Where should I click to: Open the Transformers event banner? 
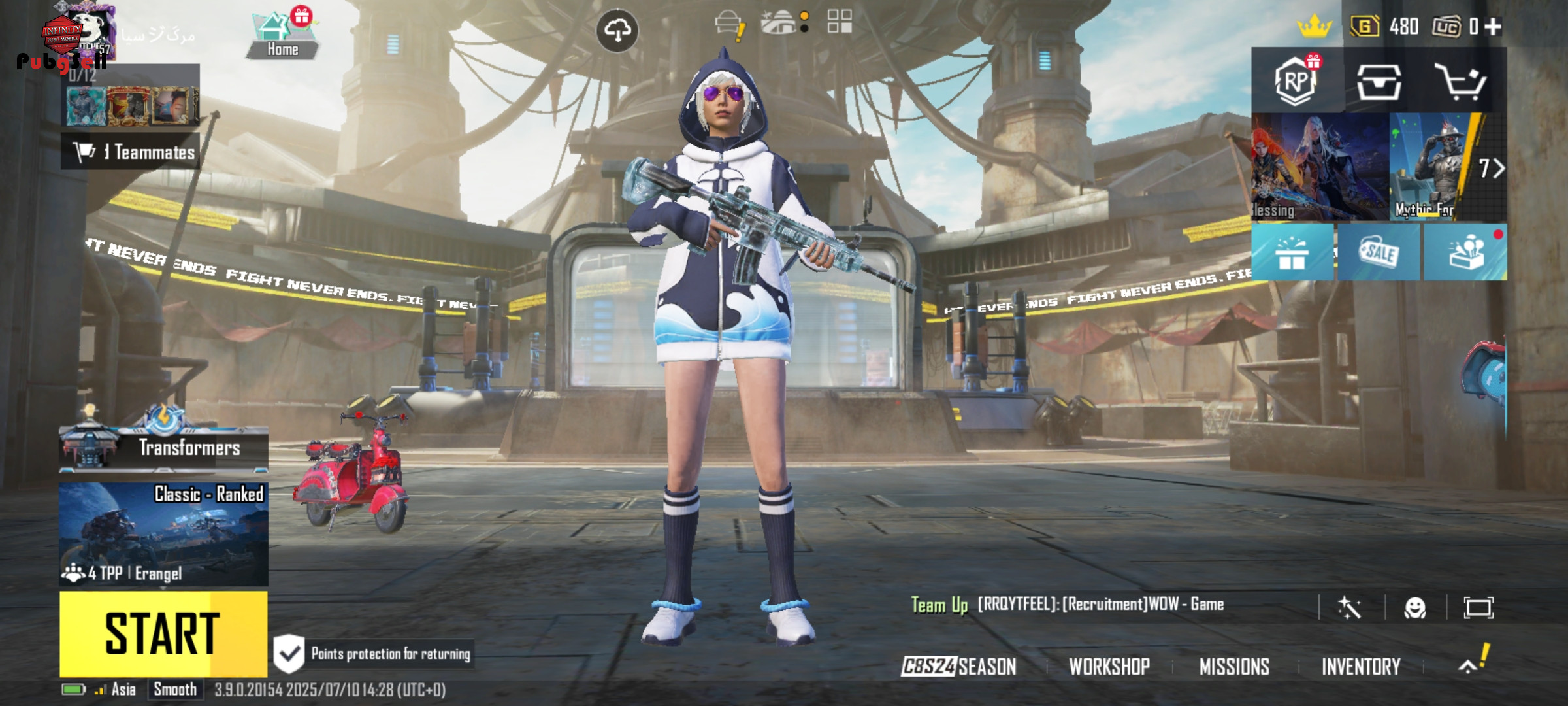(163, 447)
